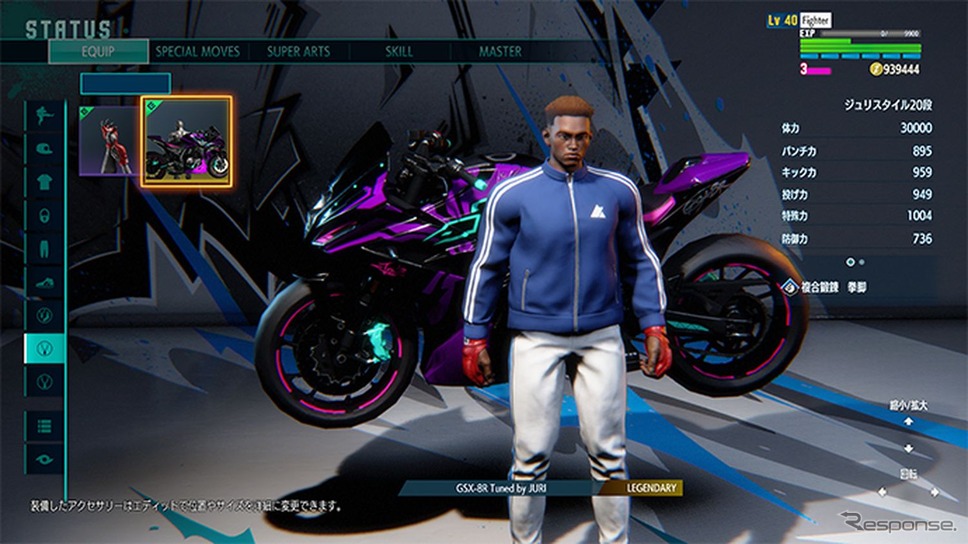Click the fighting pose category icon

(44, 114)
